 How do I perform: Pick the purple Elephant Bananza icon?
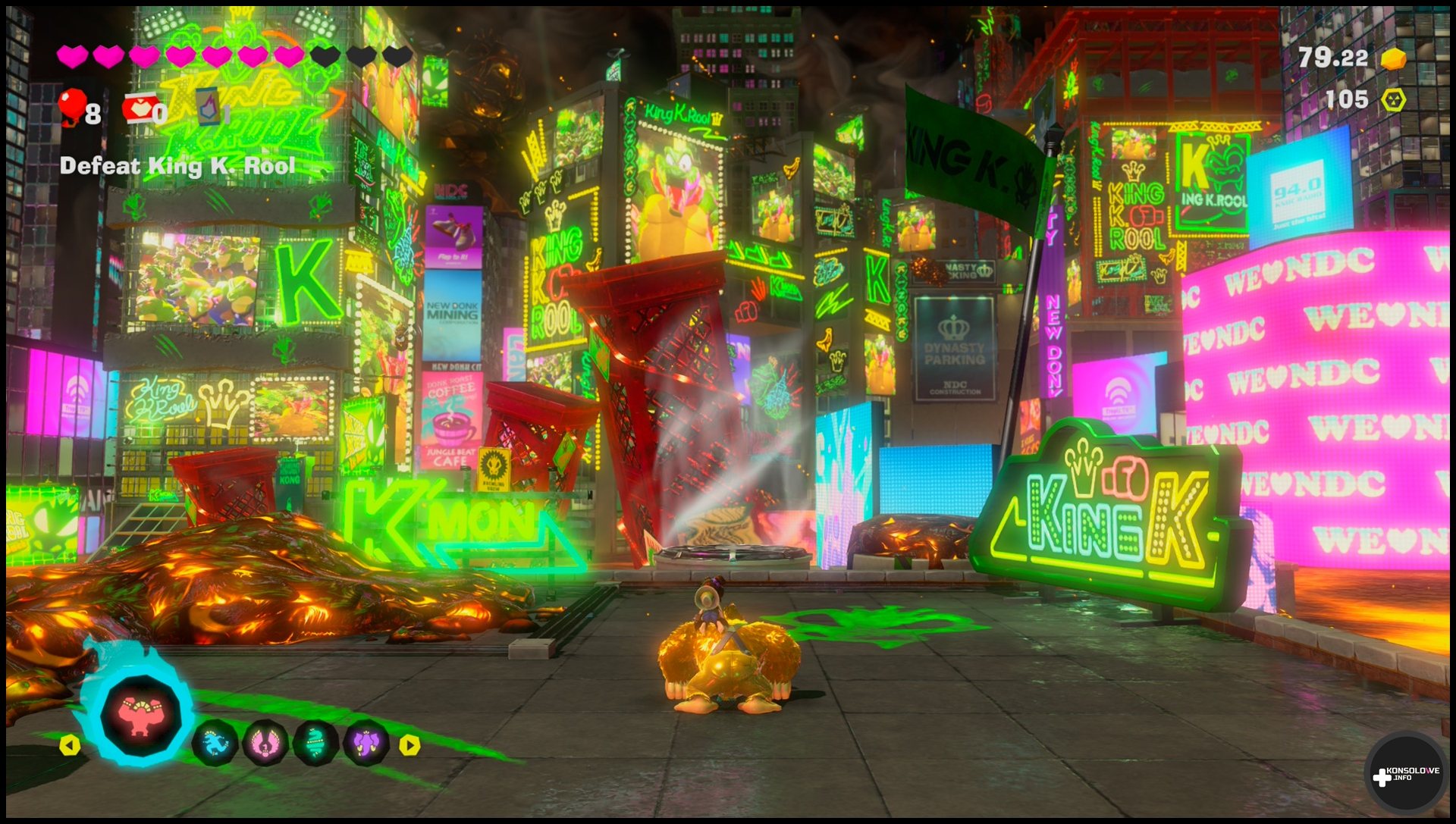366,742
